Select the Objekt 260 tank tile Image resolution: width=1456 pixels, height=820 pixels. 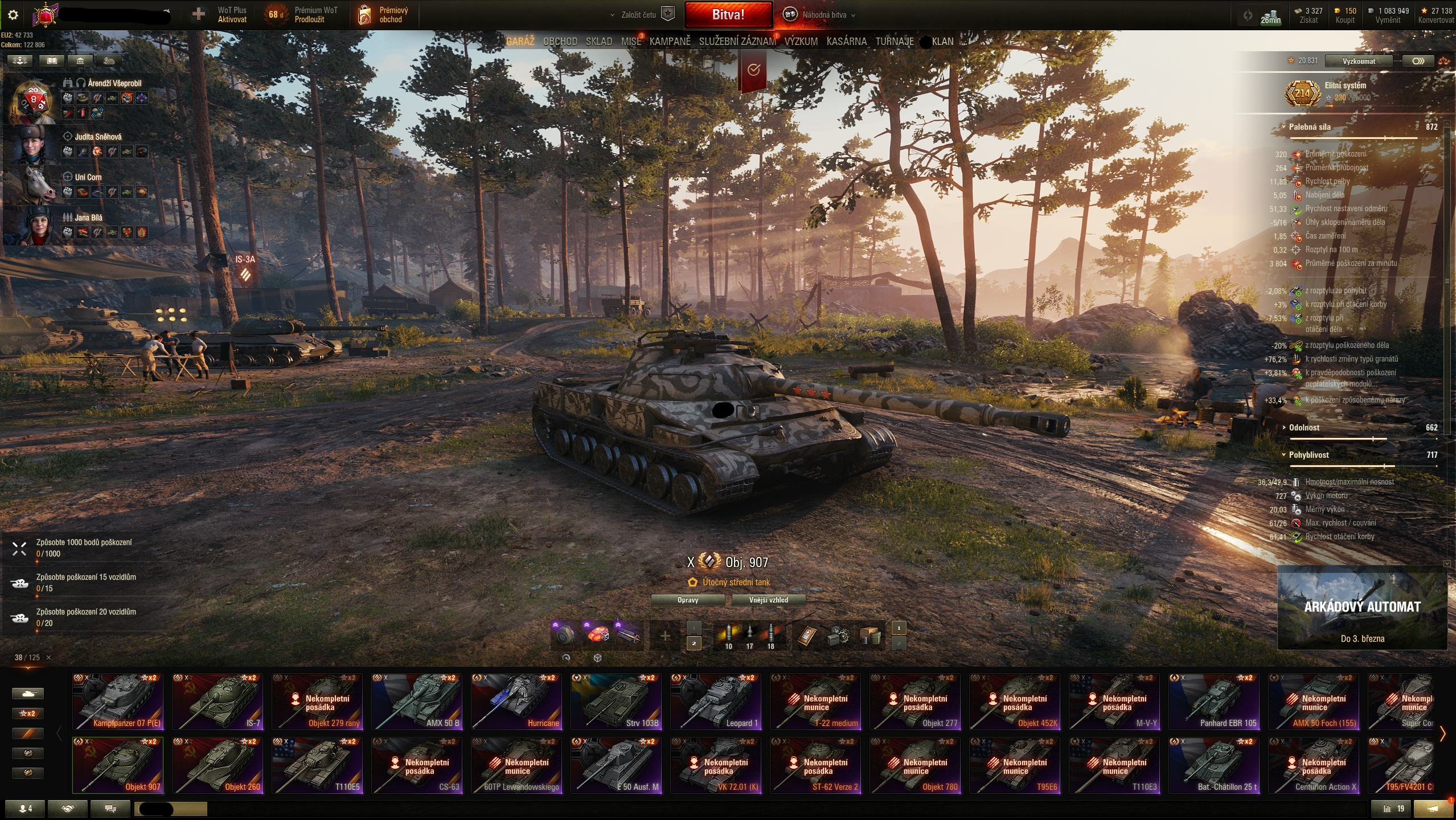tap(218, 765)
